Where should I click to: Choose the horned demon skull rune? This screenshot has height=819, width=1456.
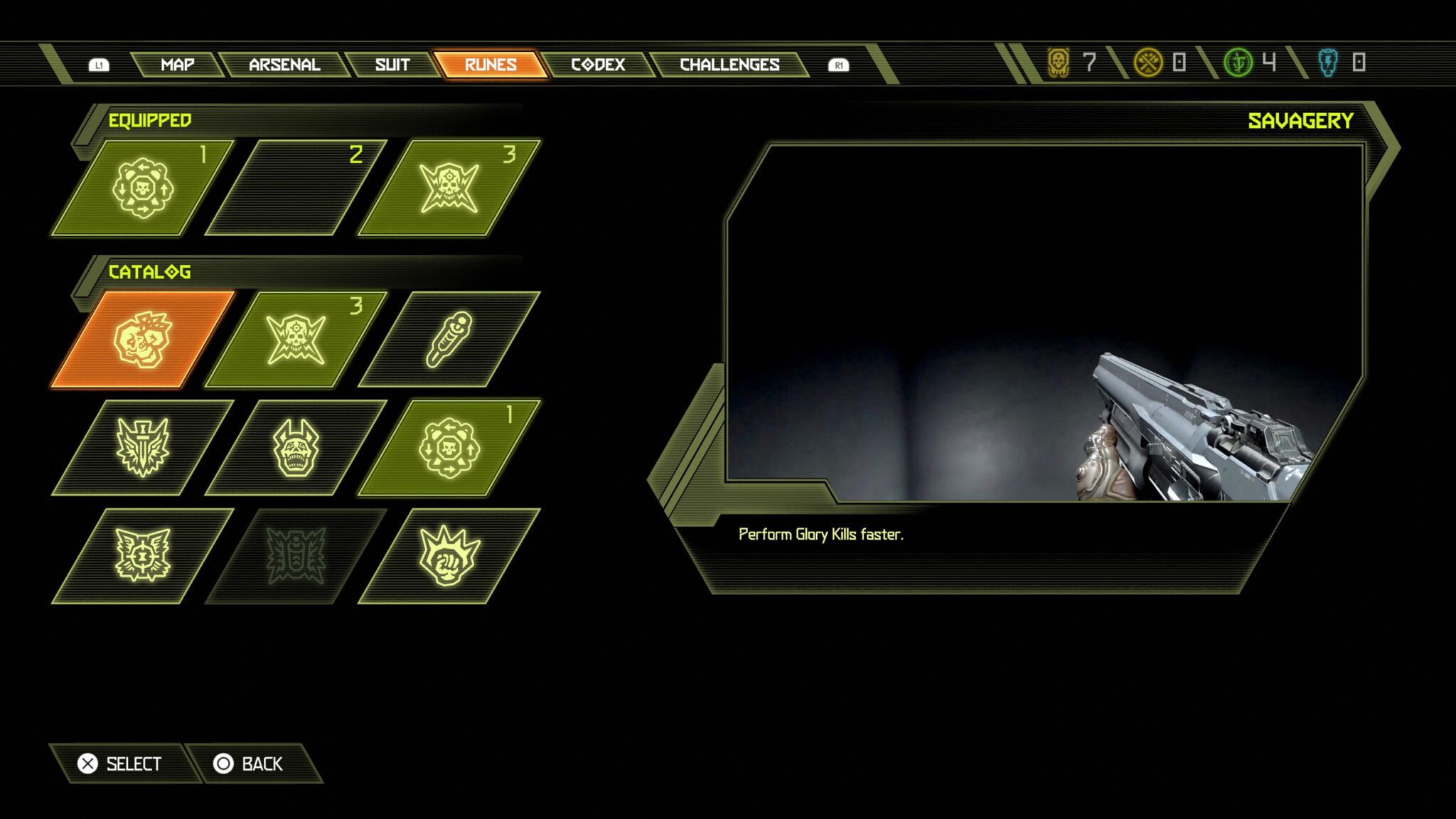(x=296, y=448)
